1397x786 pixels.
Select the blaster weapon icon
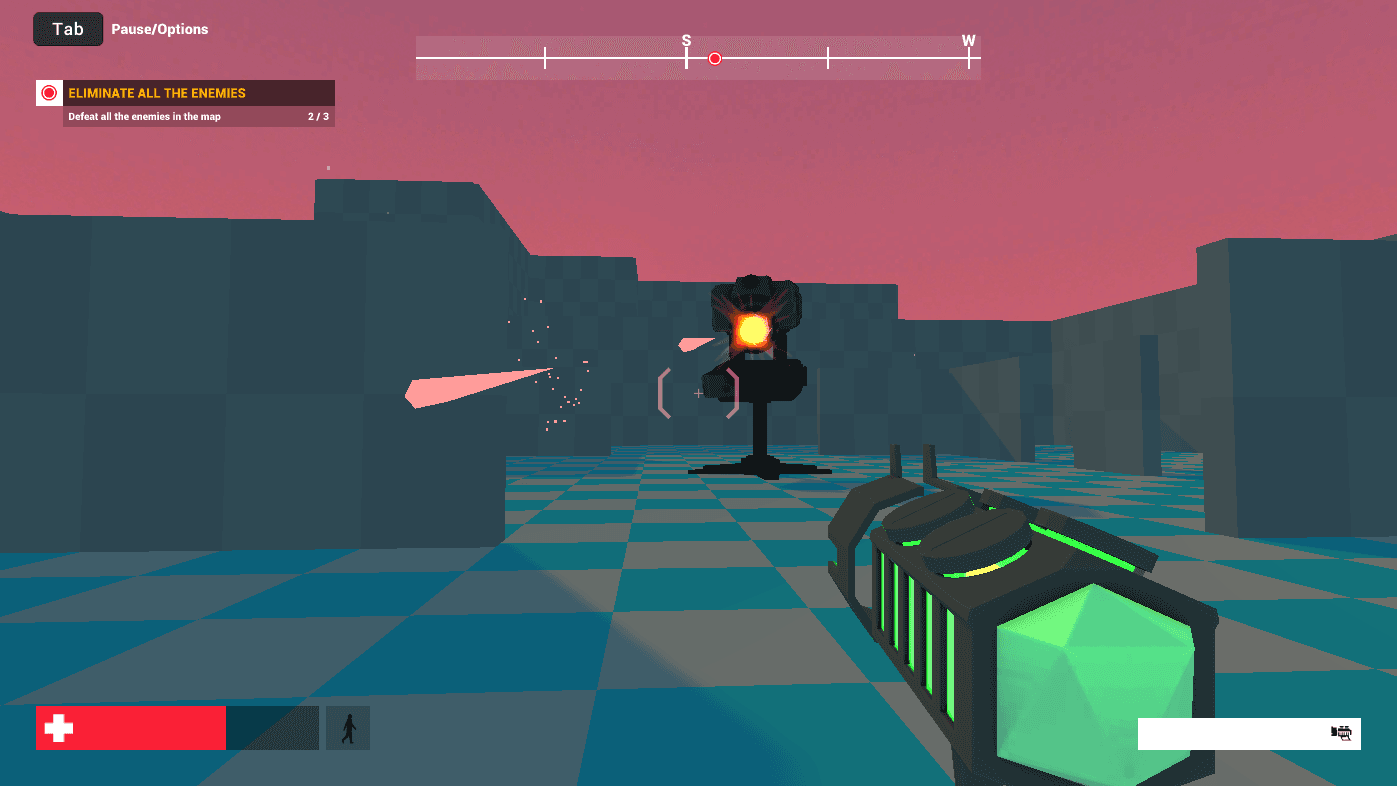(1341, 733)
